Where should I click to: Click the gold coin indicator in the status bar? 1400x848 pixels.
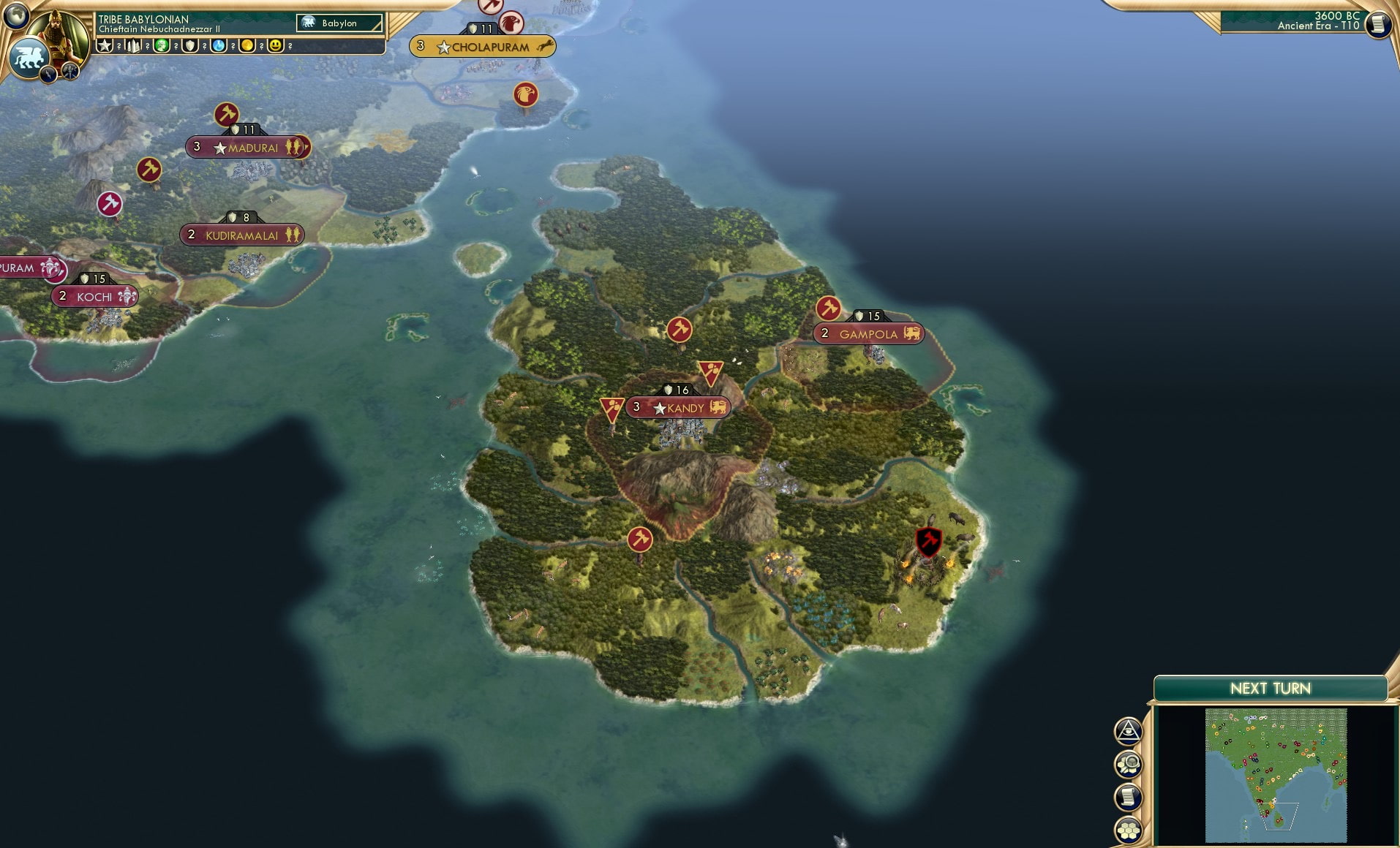246,45
